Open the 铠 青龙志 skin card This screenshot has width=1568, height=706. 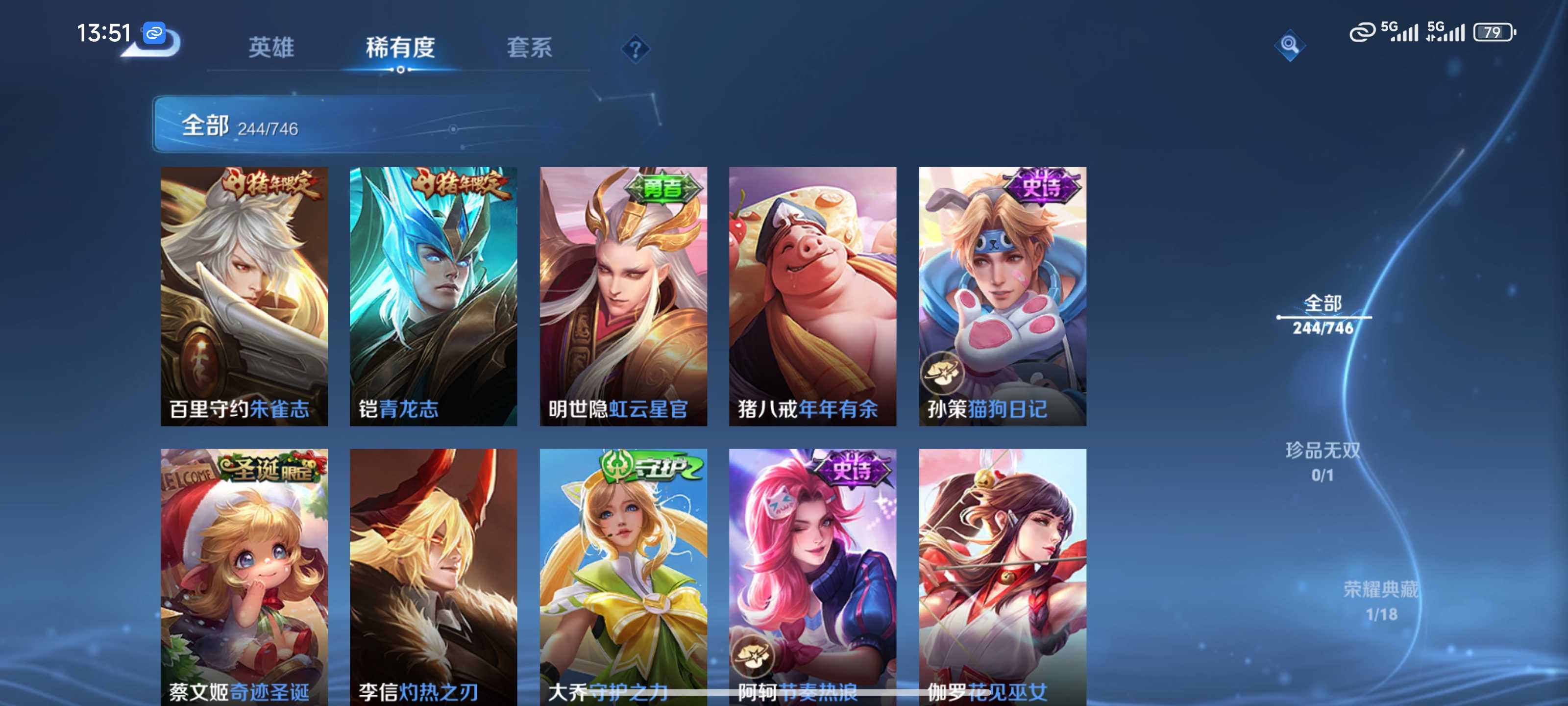[x=433, y=296]
